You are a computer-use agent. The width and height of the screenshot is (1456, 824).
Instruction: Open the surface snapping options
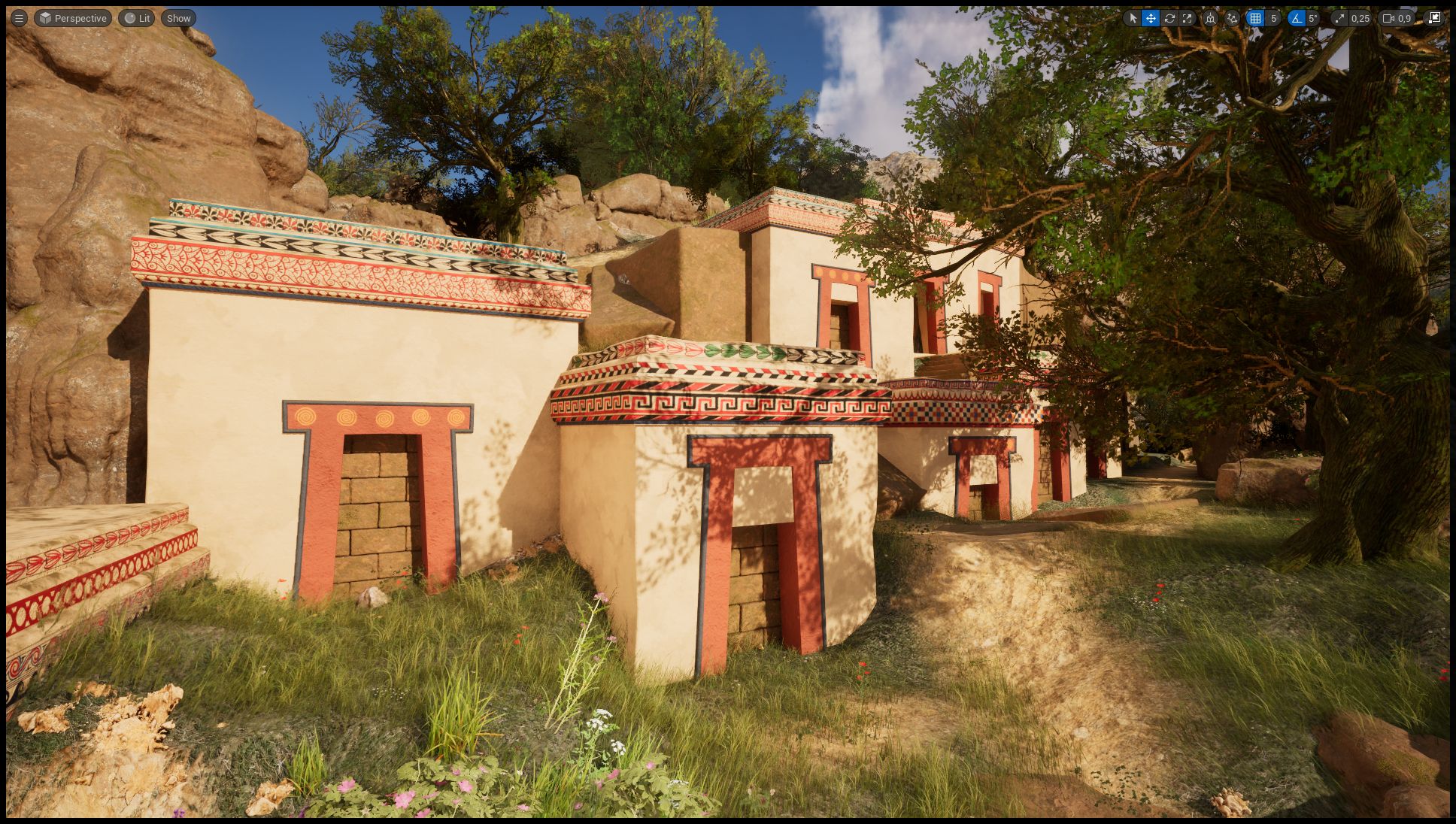pyautogui.click(x=1233, y=19)
